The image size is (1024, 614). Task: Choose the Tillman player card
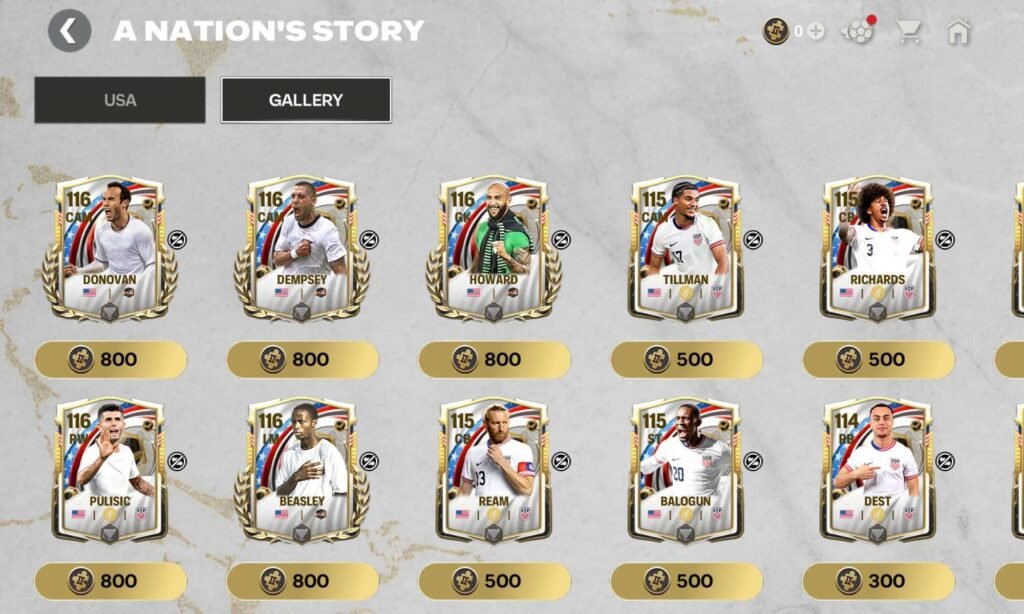tap(686, 248)
